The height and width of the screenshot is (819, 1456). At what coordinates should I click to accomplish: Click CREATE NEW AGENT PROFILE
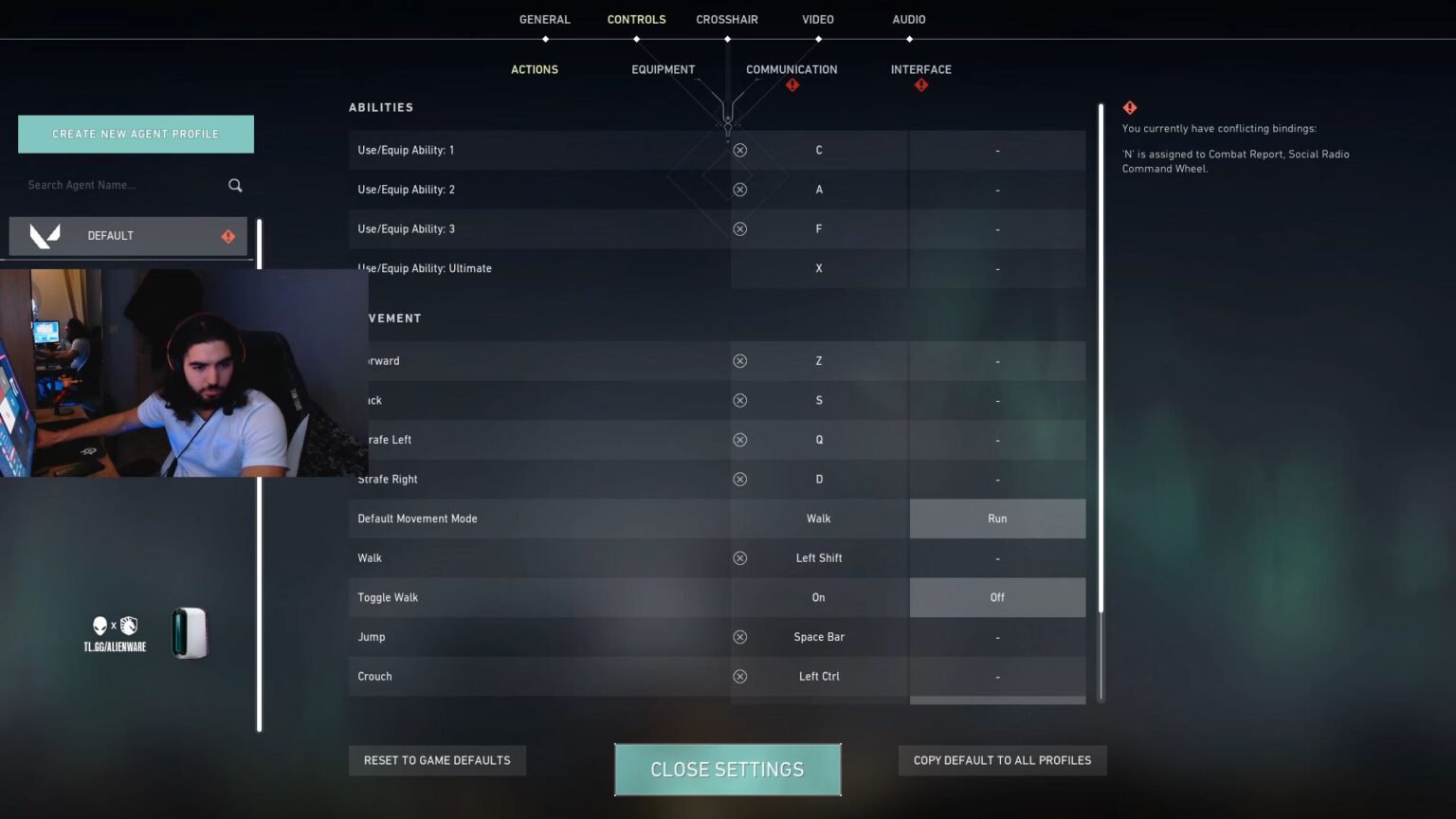click(136, 134)
